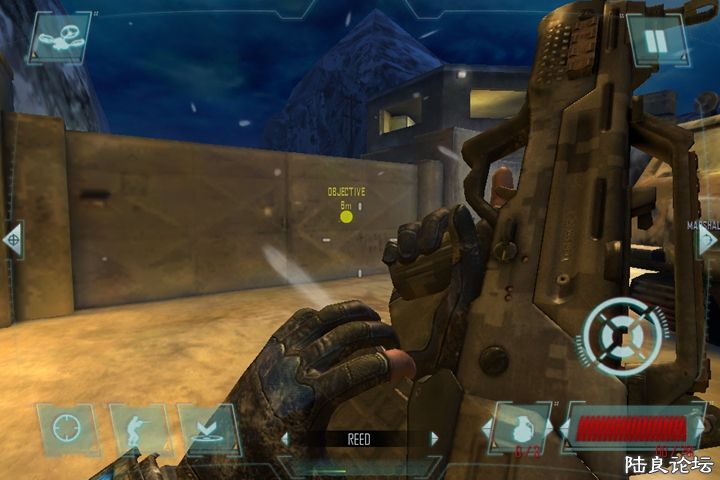Click the arrow beside the MARSHALL label
This screenshot has height=480, width=720.
[x=708, y=241]
